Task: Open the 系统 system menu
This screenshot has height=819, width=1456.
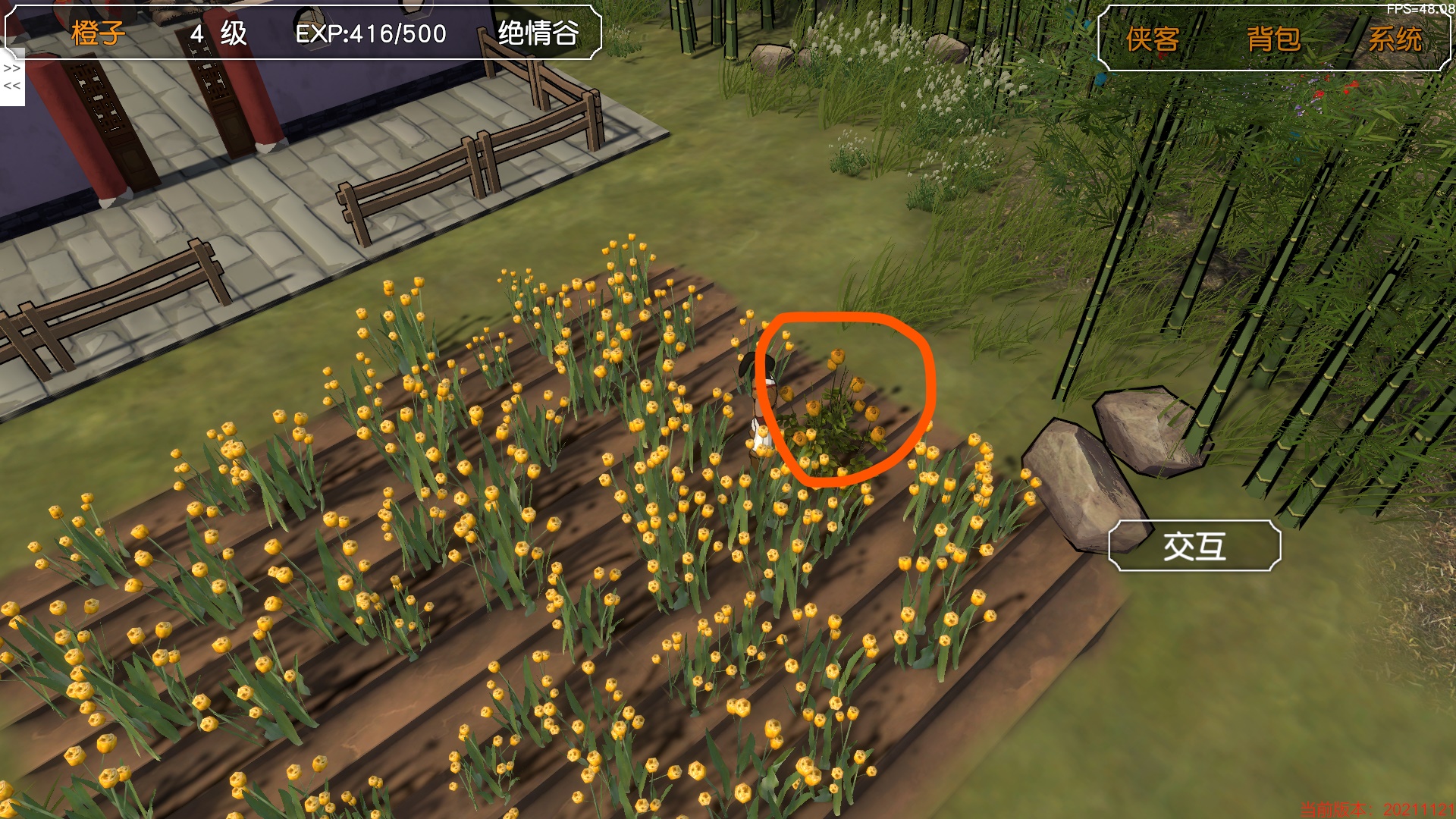Action: pyautogui.click(x=1394, y=39)
